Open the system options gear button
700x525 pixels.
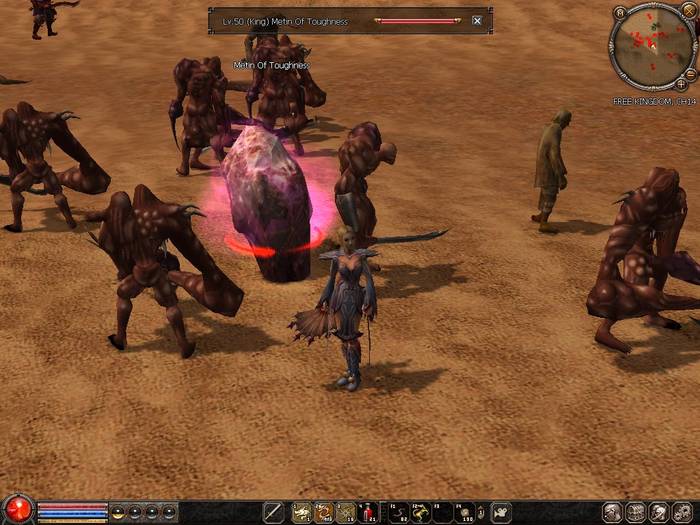click(x=681, y=512)
